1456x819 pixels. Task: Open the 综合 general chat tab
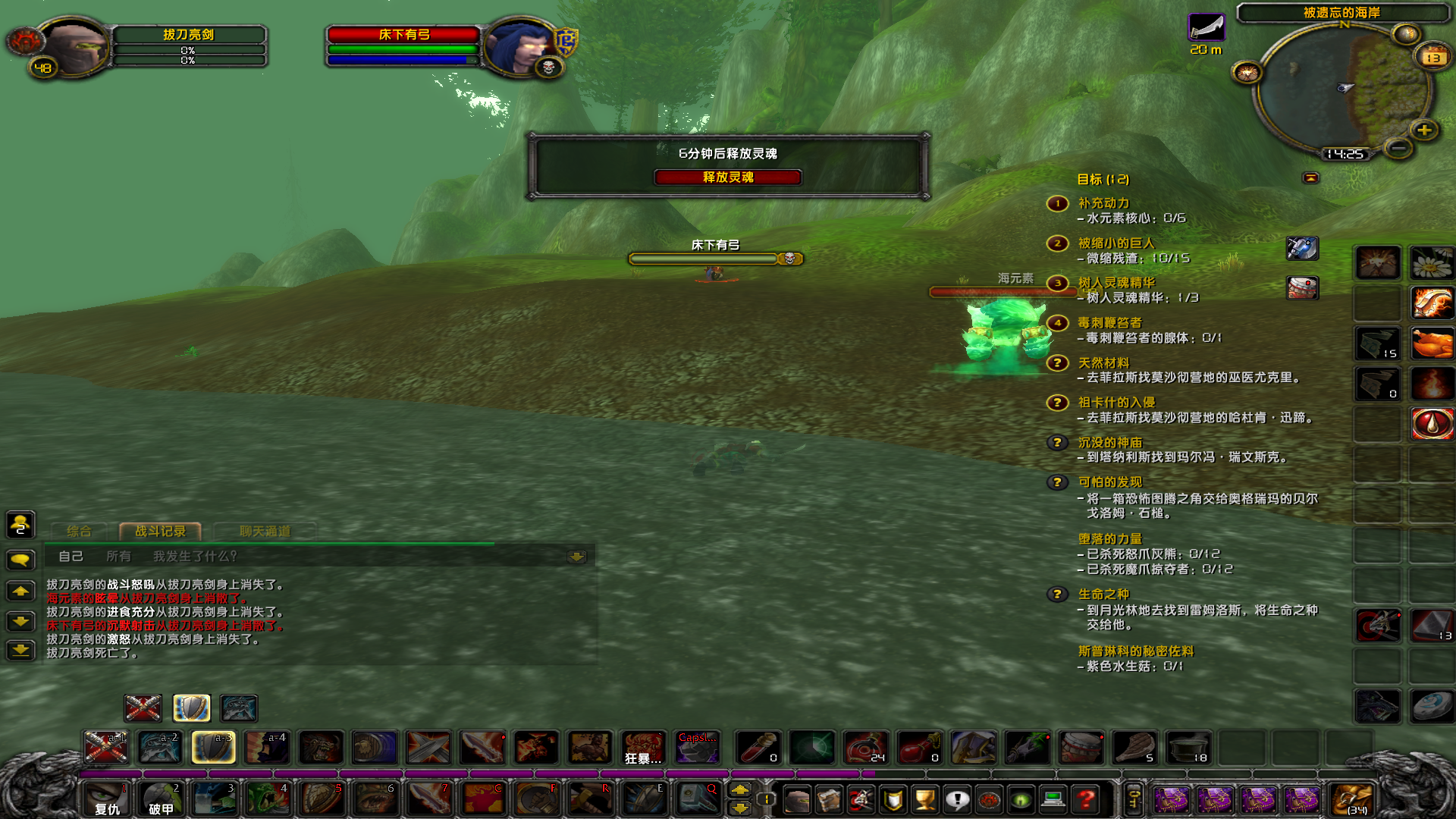79,532
